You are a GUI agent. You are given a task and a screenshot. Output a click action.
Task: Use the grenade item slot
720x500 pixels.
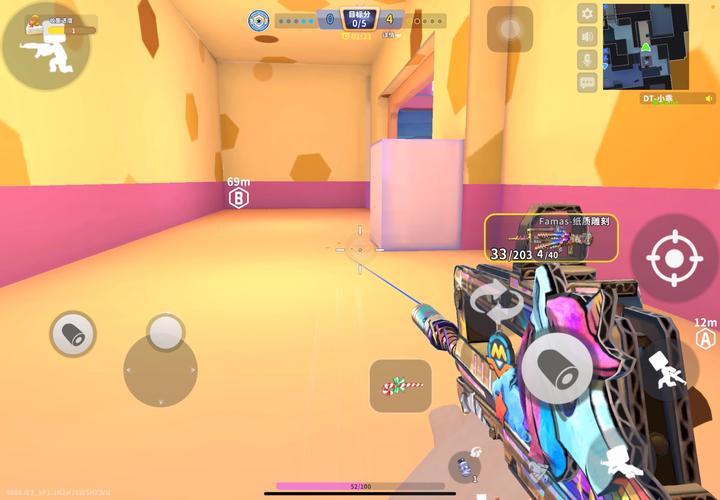tap(464, 466)
